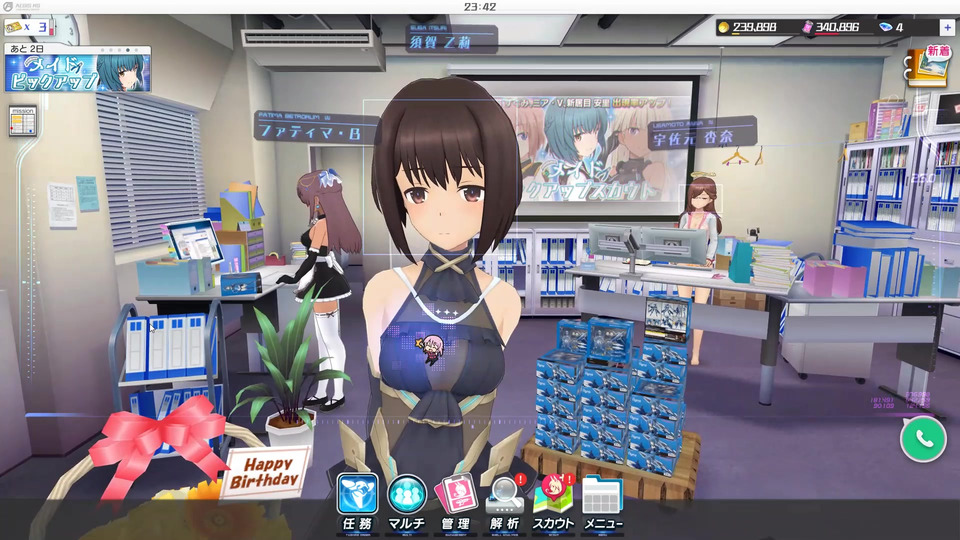Tap the メイドピックアップ event banner
960x540 pixels.
(78, 71)
